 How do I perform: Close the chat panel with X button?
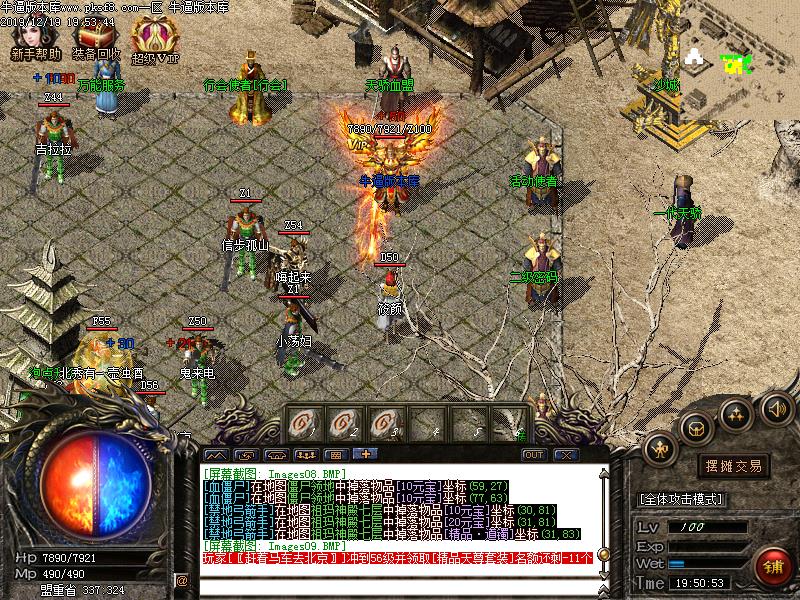coord(565,455)
